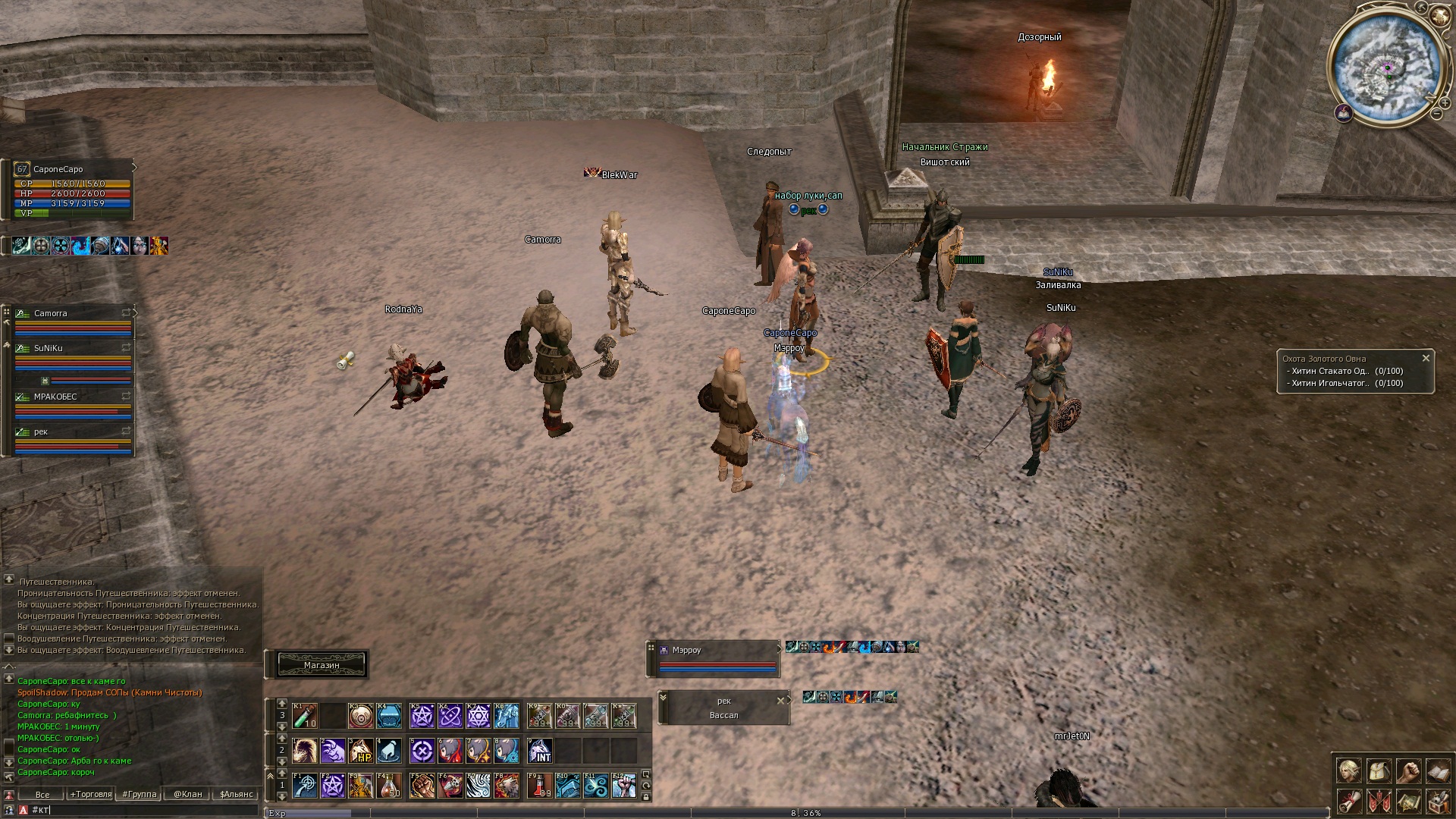Image resolution: width=1456 pixels, height=819 pixels.
Task: Show the $Альянс chat tab
Action: [236, 794]
